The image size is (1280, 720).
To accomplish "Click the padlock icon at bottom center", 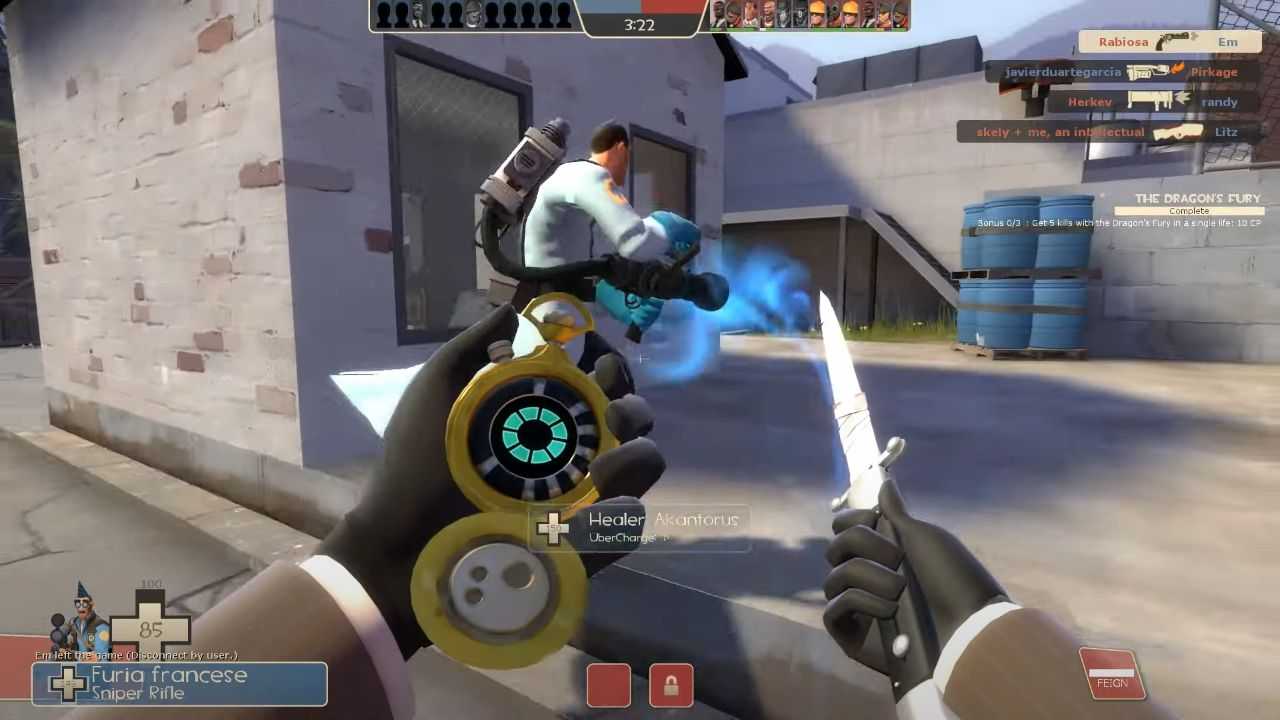I will [x=671, y=686].
